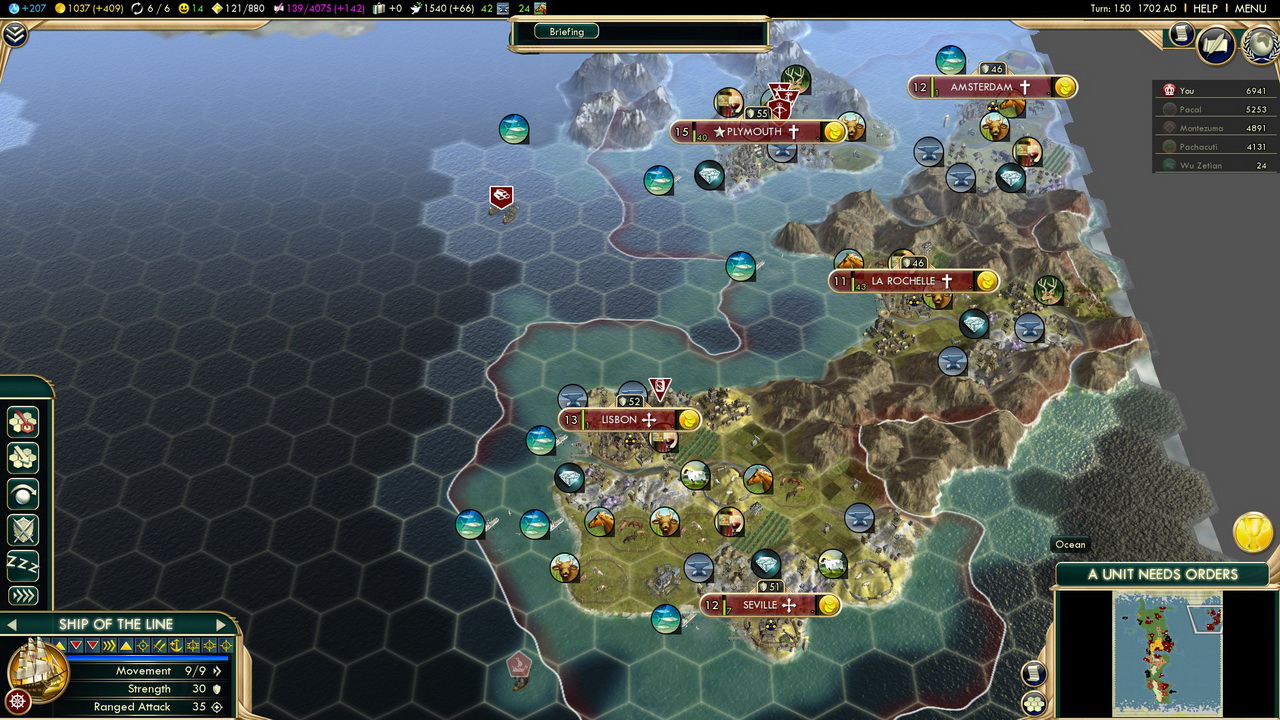Cycle to the next unit arrow

(x=221, y=624)
